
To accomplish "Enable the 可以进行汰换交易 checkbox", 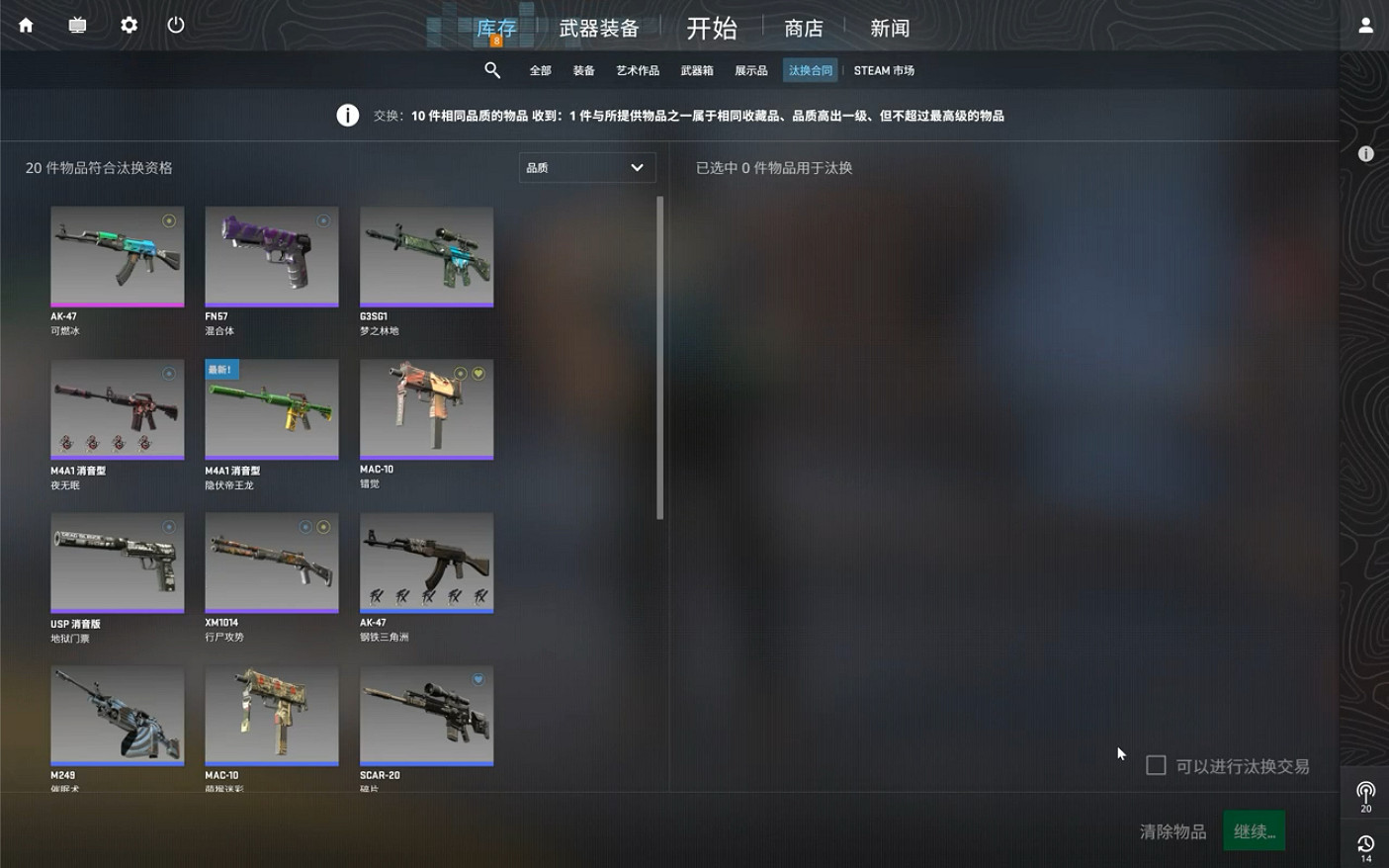I will (1155, 765).
